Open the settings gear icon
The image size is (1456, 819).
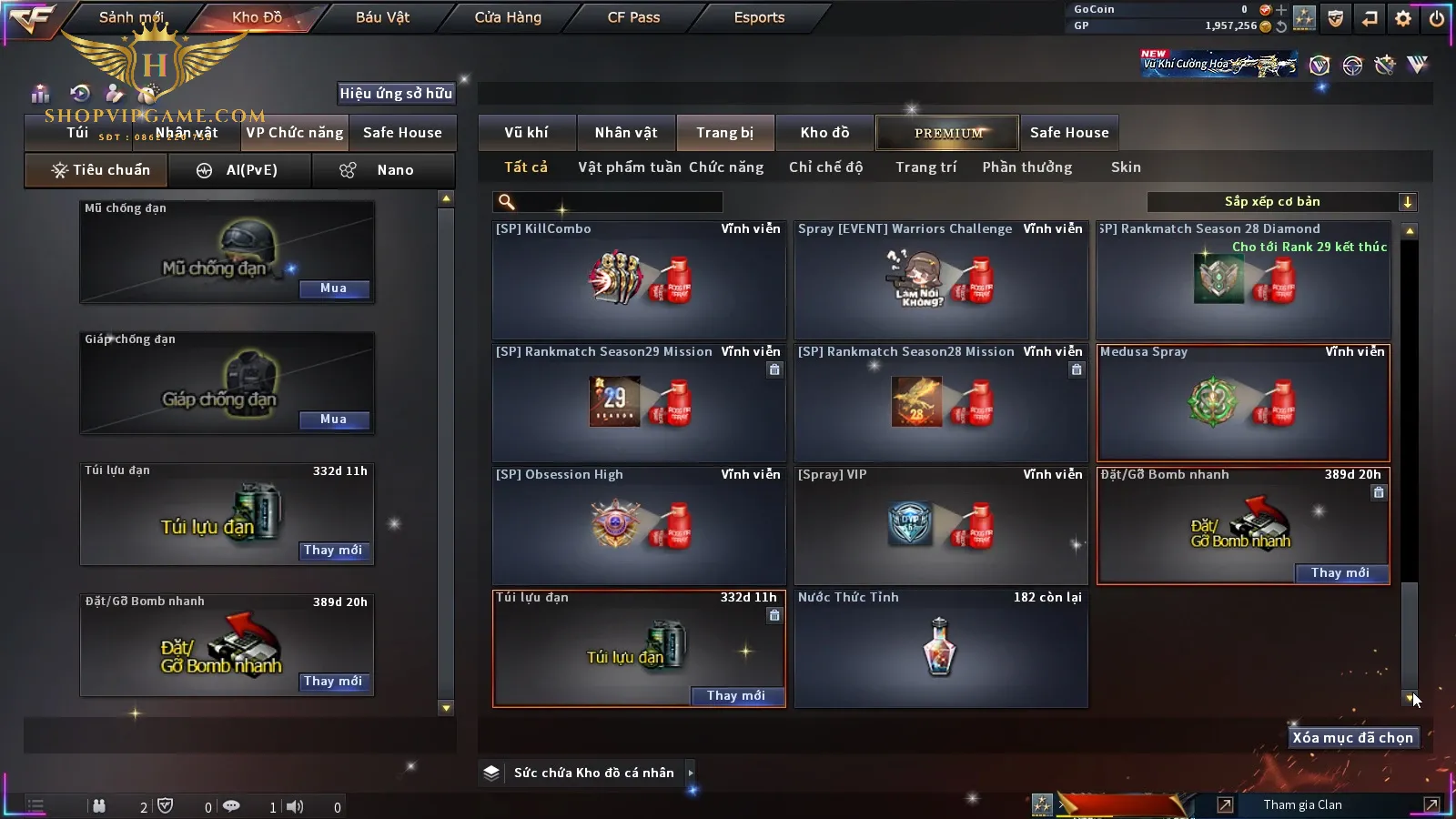[x=1403, y=18]
